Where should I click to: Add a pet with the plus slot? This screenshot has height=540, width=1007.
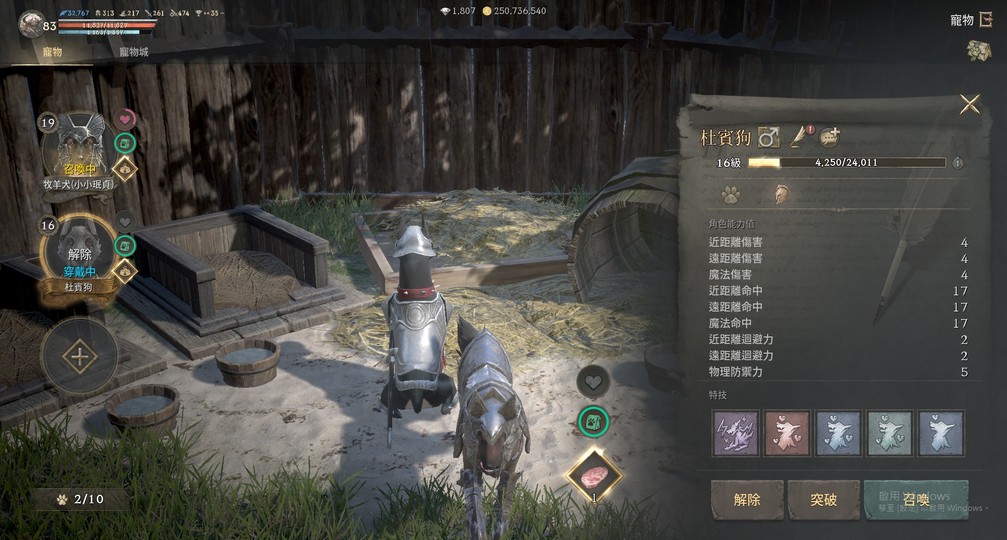click(79, 357)
